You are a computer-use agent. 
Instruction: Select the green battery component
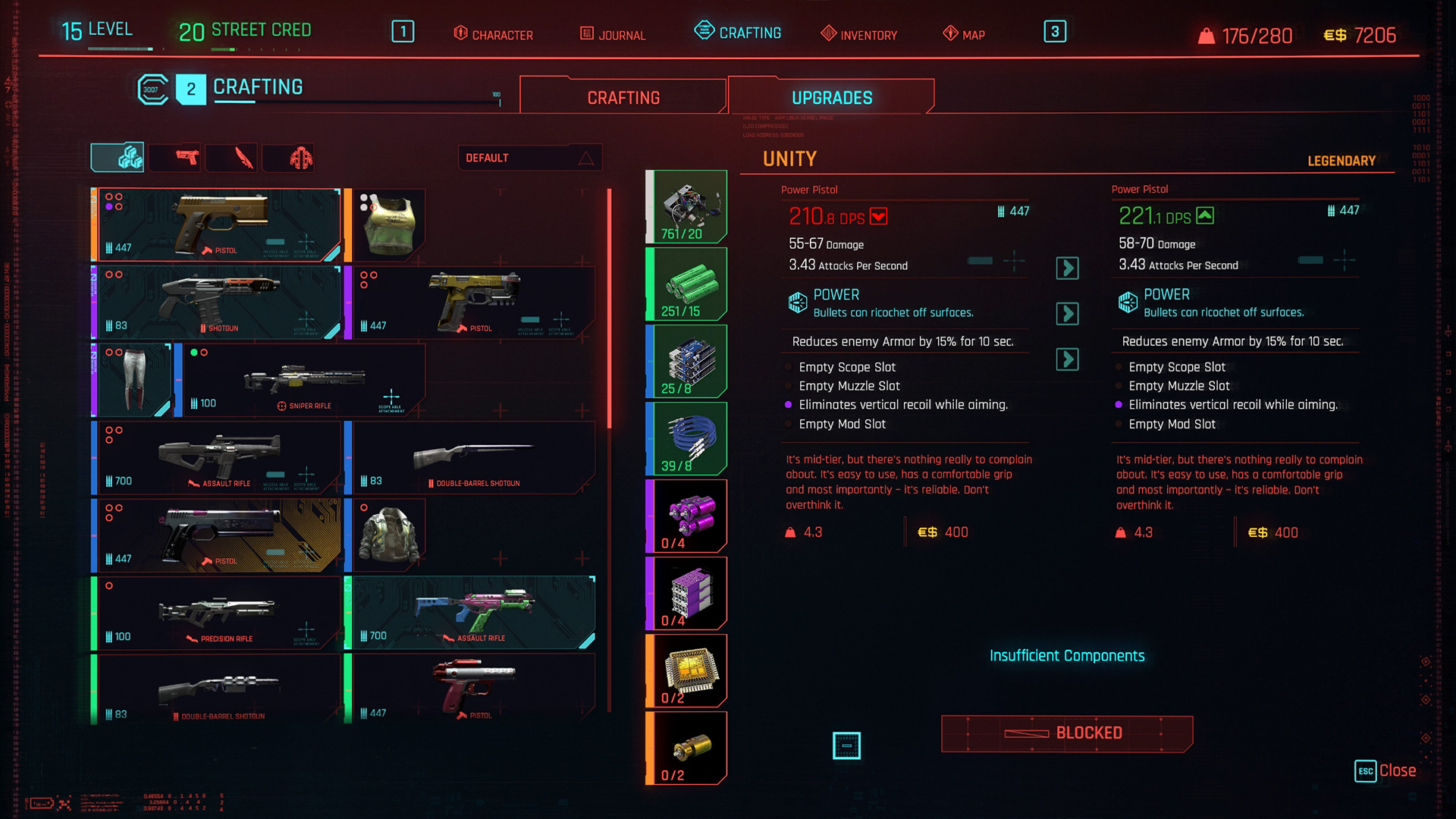(x=687, y=284)
